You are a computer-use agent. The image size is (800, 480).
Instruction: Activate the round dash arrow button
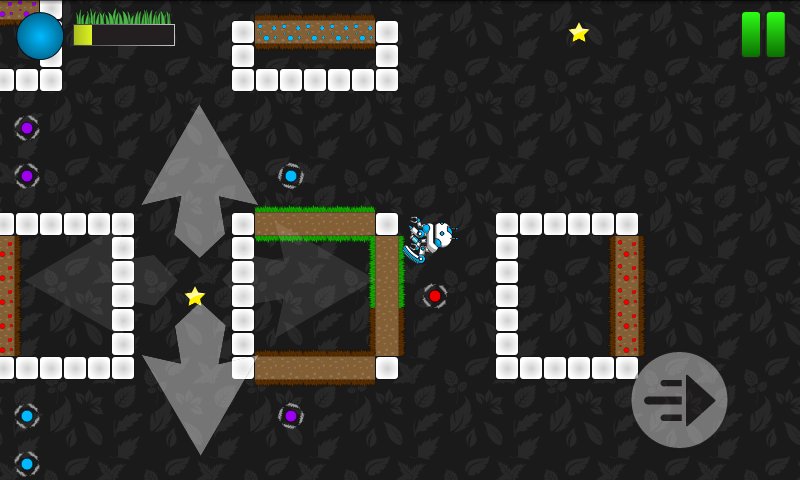[679, 400]
